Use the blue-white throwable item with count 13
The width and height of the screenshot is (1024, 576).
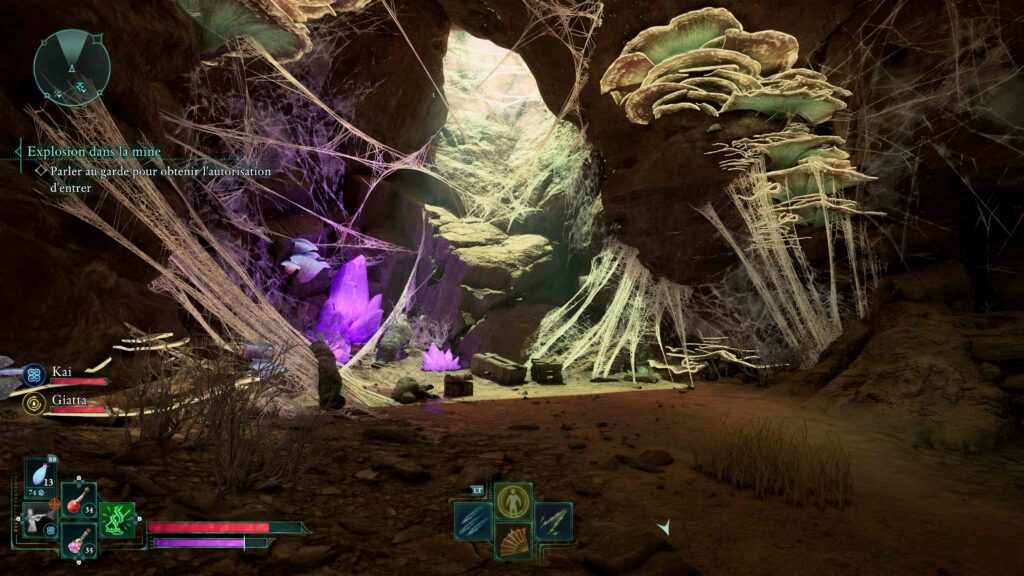tap(41, 476)
